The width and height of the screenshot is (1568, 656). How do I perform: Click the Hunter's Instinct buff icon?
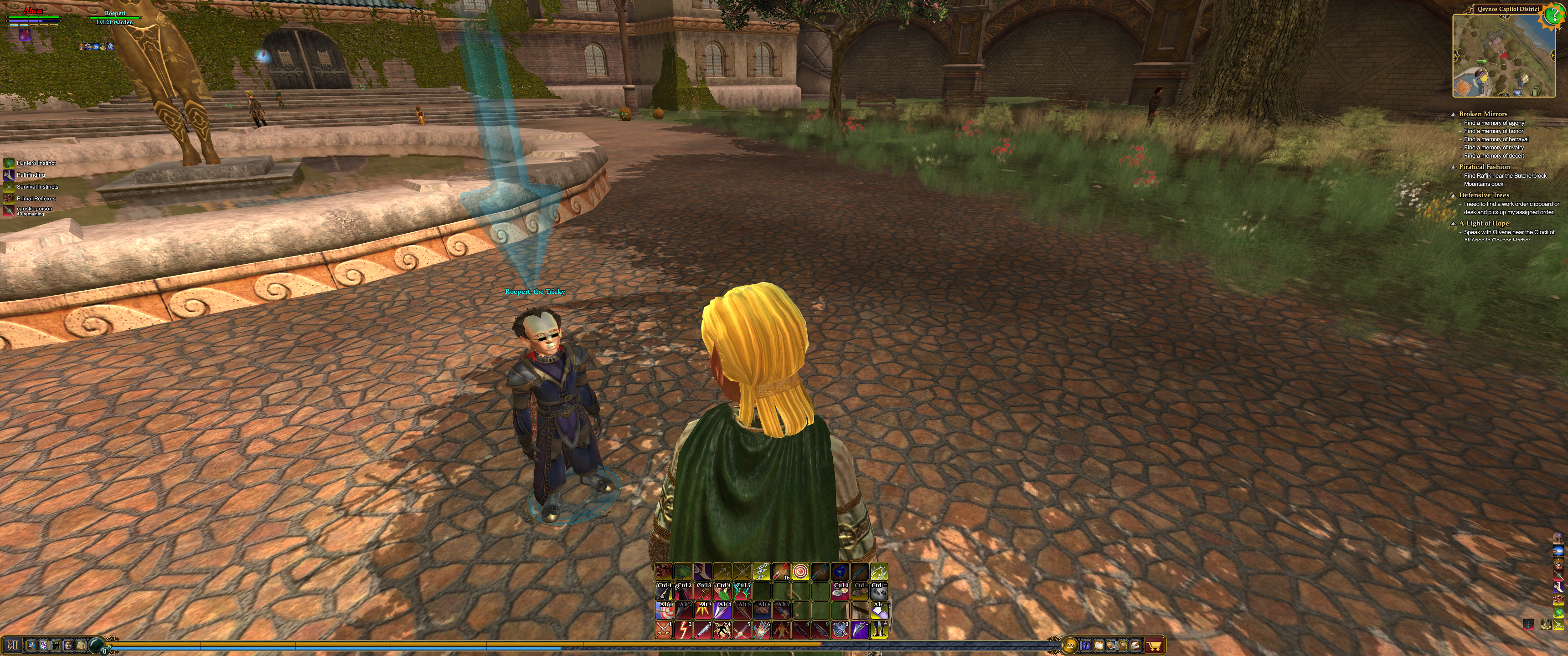(x=9, y=163)
